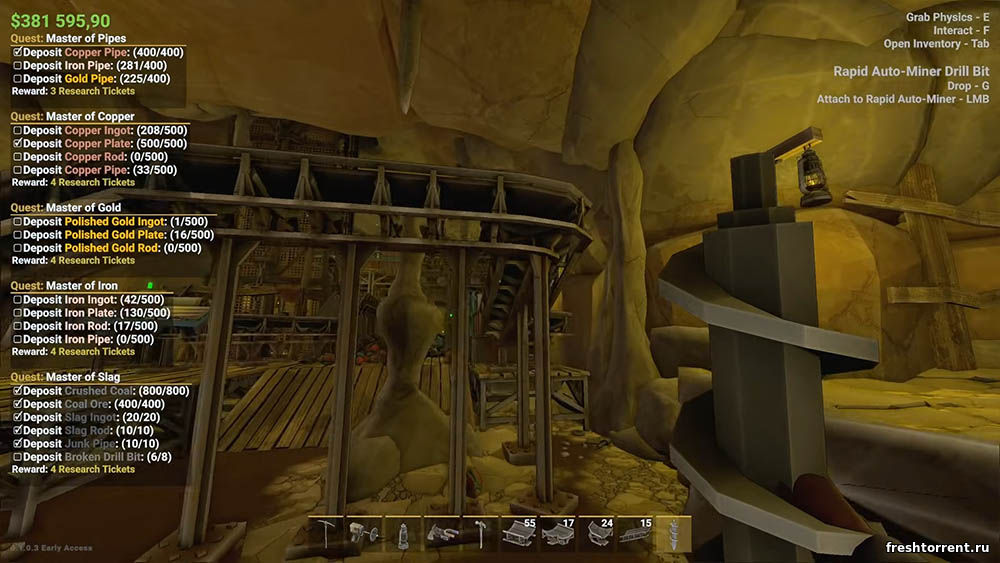Open the Master of Copper quest entry
The image size is (1000, 563).
click(x=90, y=117)
